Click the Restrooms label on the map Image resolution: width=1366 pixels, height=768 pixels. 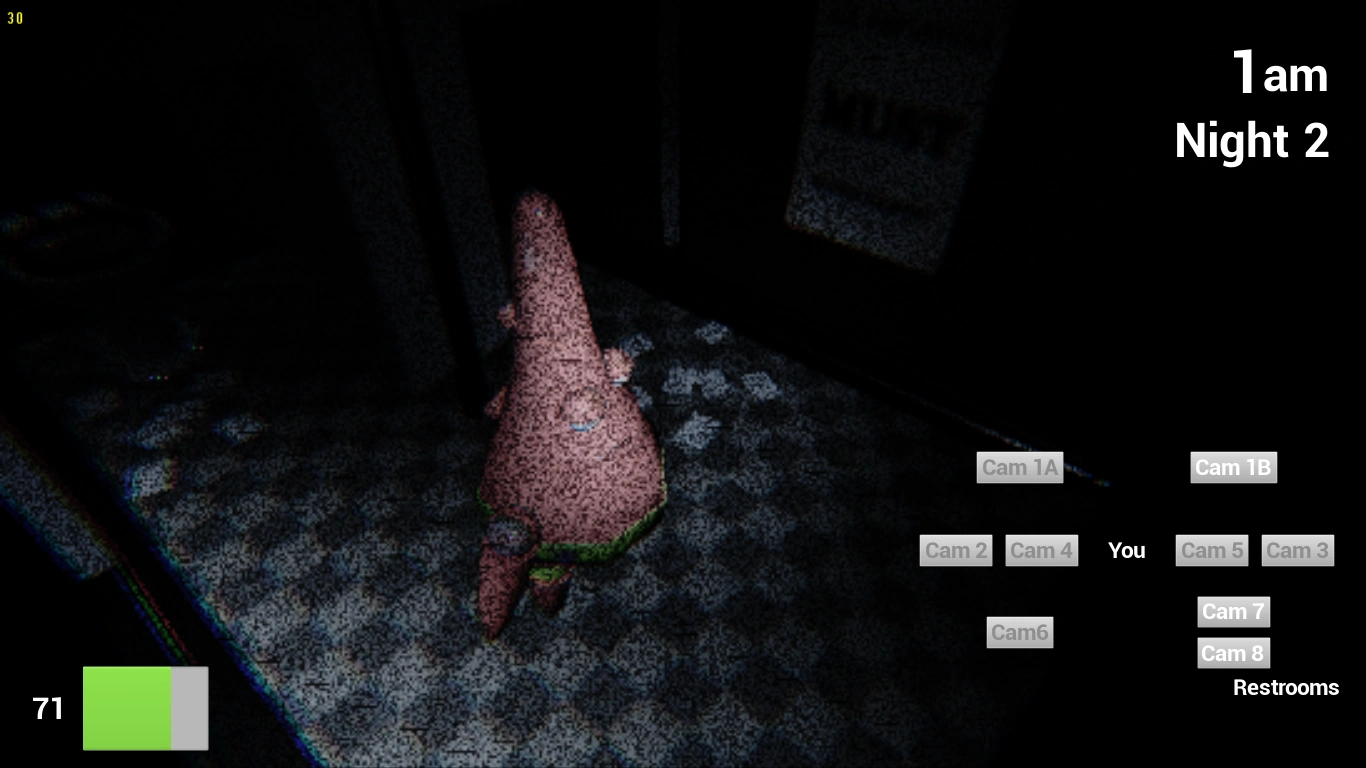click(x=1286, y=687)
